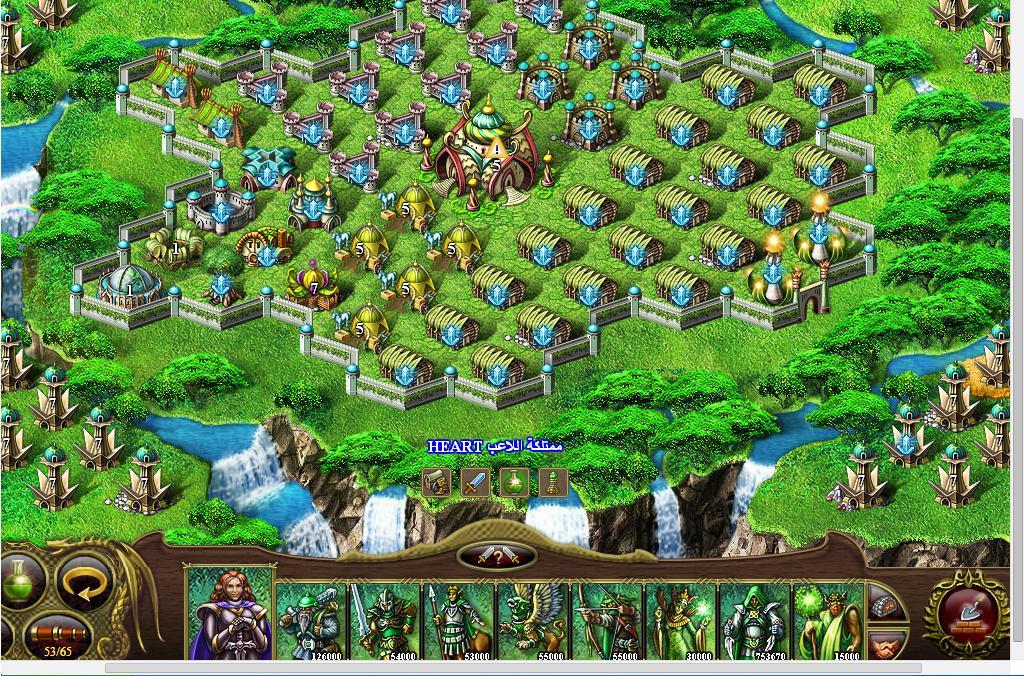Image resolution: width=1024 pixels, height=676 pixels.
Task: Select the griffin unit card
Action: pos(533,620)
